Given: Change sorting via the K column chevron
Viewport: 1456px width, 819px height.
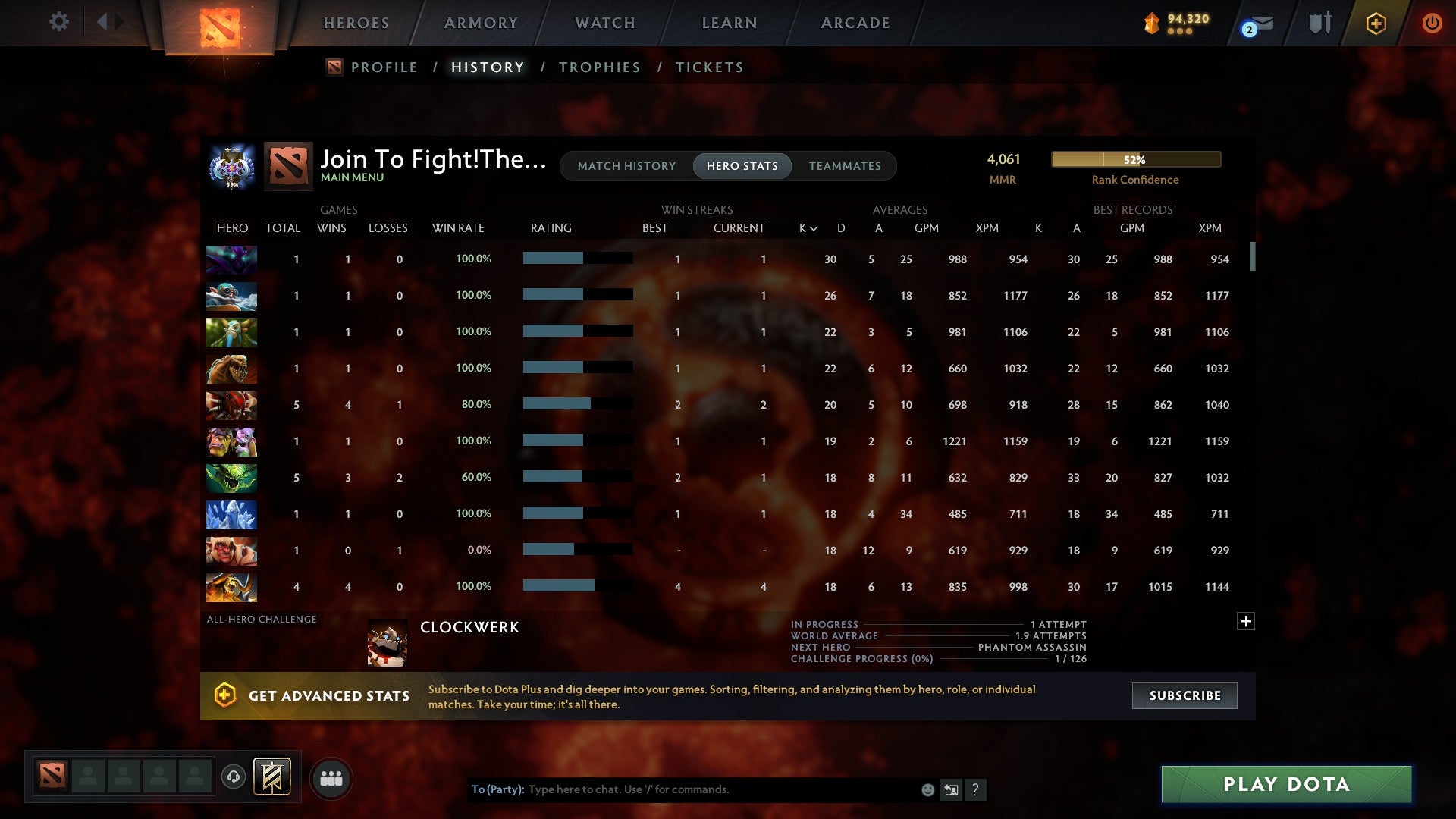Looking at the screenshot, I should 812,227.
